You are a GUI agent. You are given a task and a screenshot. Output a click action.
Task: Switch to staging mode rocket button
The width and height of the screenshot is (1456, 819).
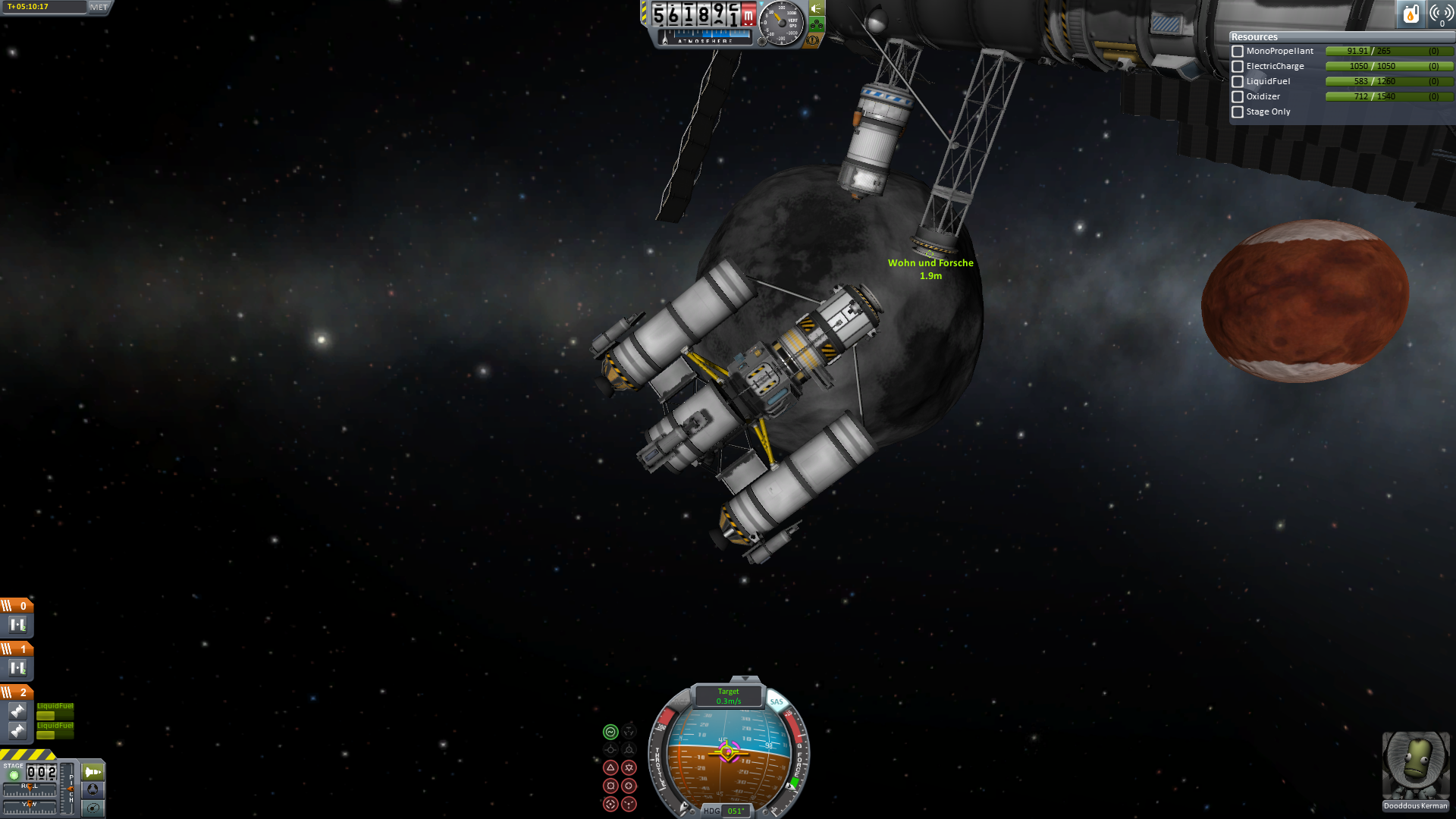coord(93,772)
